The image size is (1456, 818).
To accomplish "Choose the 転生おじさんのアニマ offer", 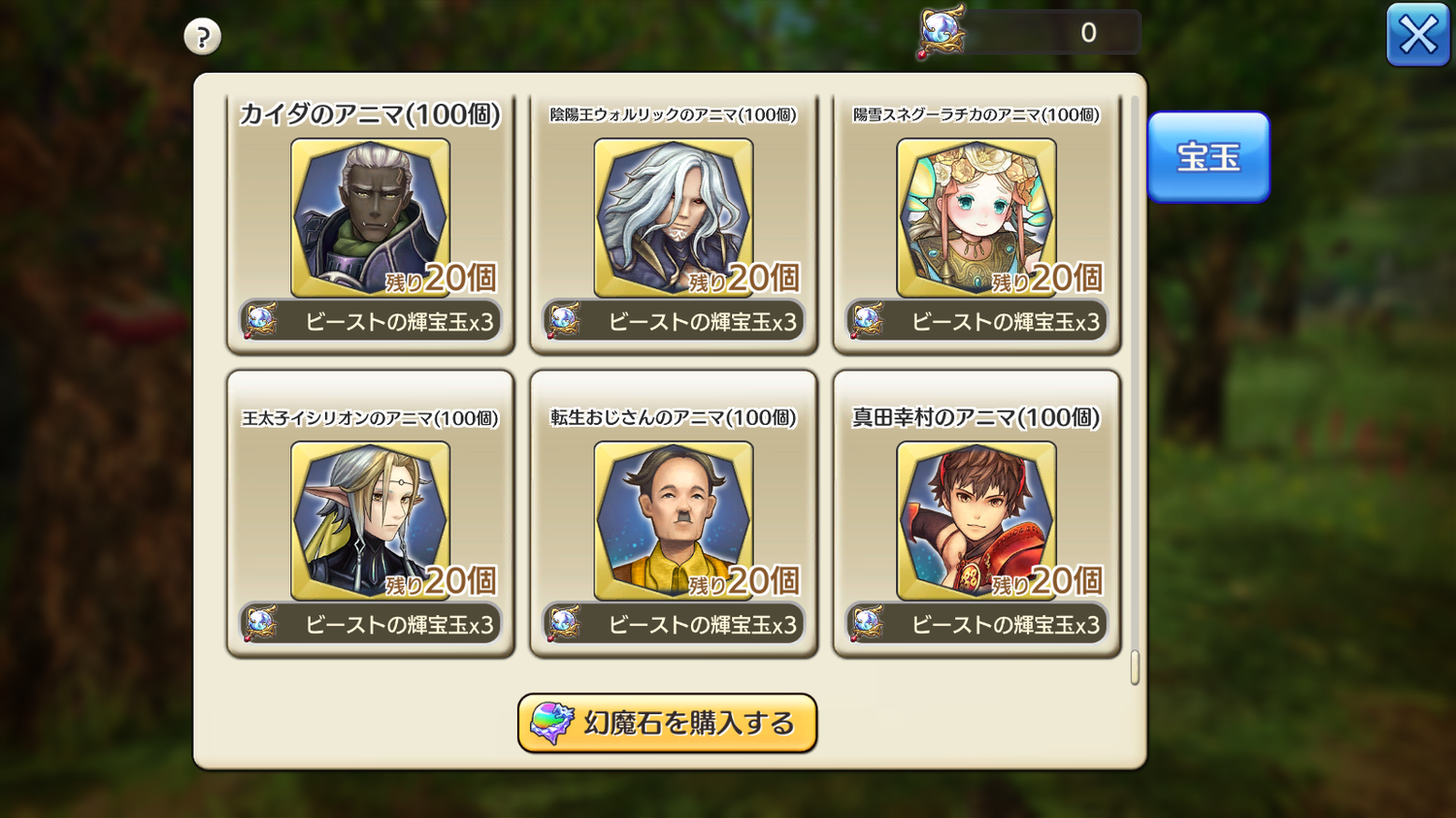I will pyautogui.click(x=673, y=516).
